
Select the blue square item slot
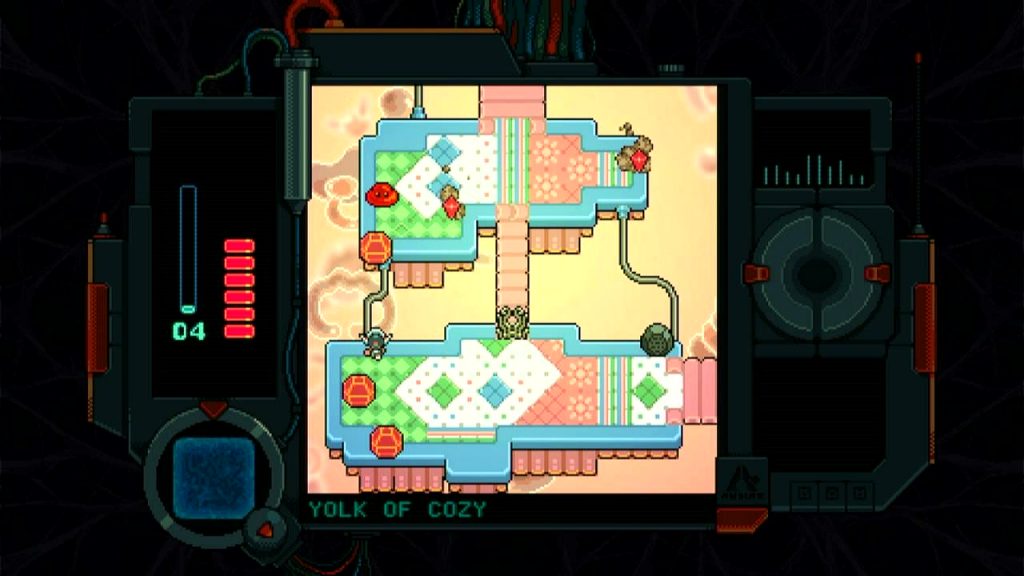(213, 473)
